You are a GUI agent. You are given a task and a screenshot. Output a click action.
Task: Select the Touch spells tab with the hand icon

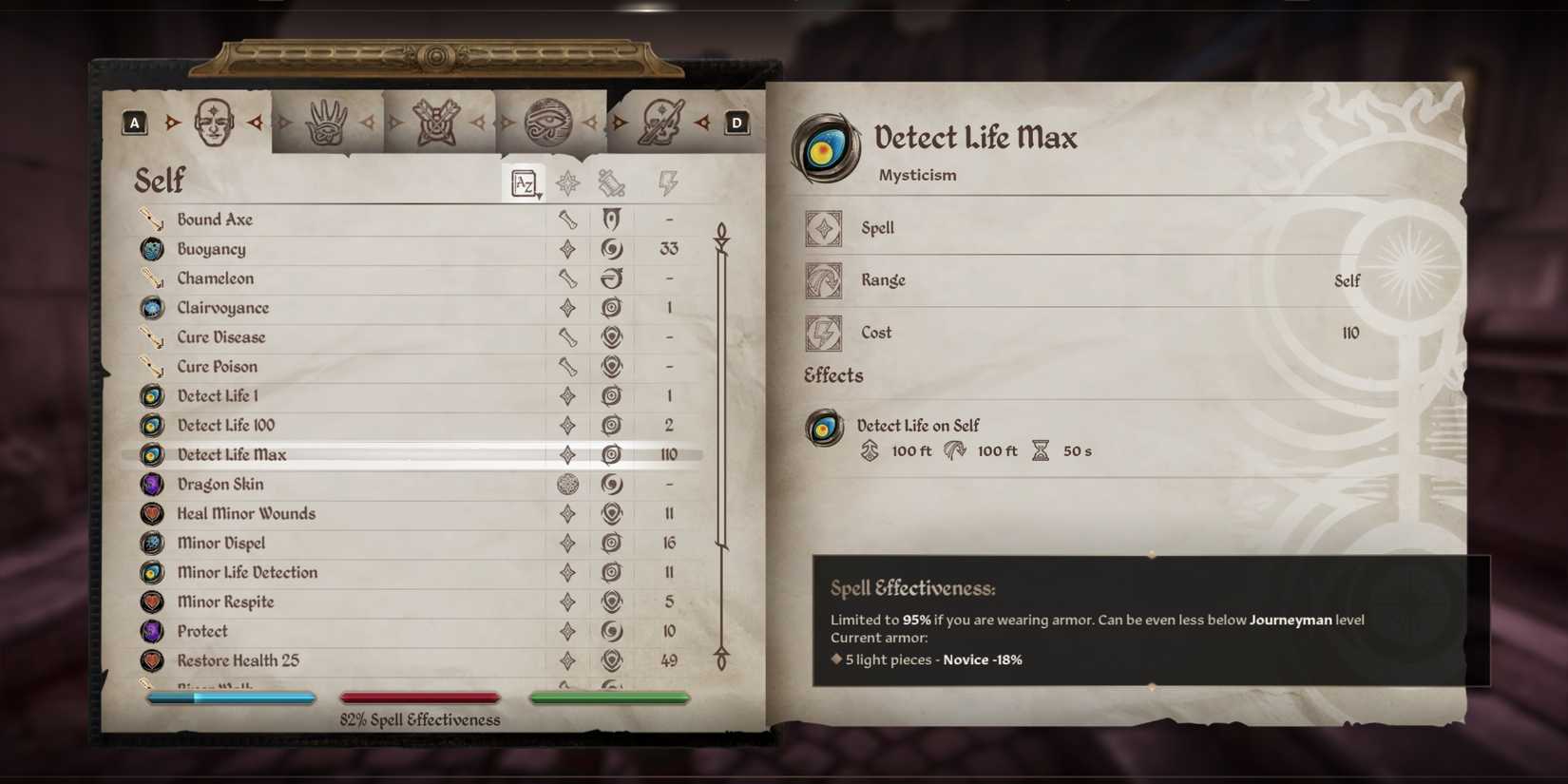328,119
